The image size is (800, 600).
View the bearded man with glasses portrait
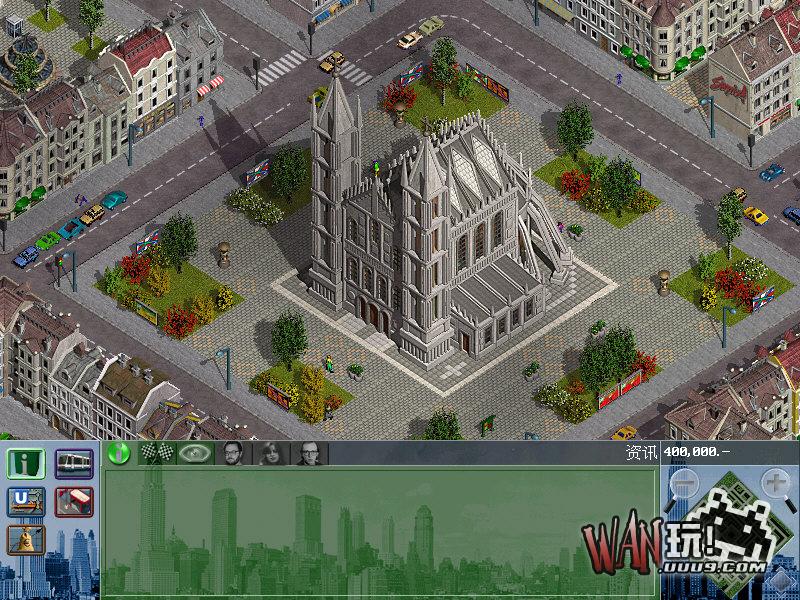tap(232, 453)
